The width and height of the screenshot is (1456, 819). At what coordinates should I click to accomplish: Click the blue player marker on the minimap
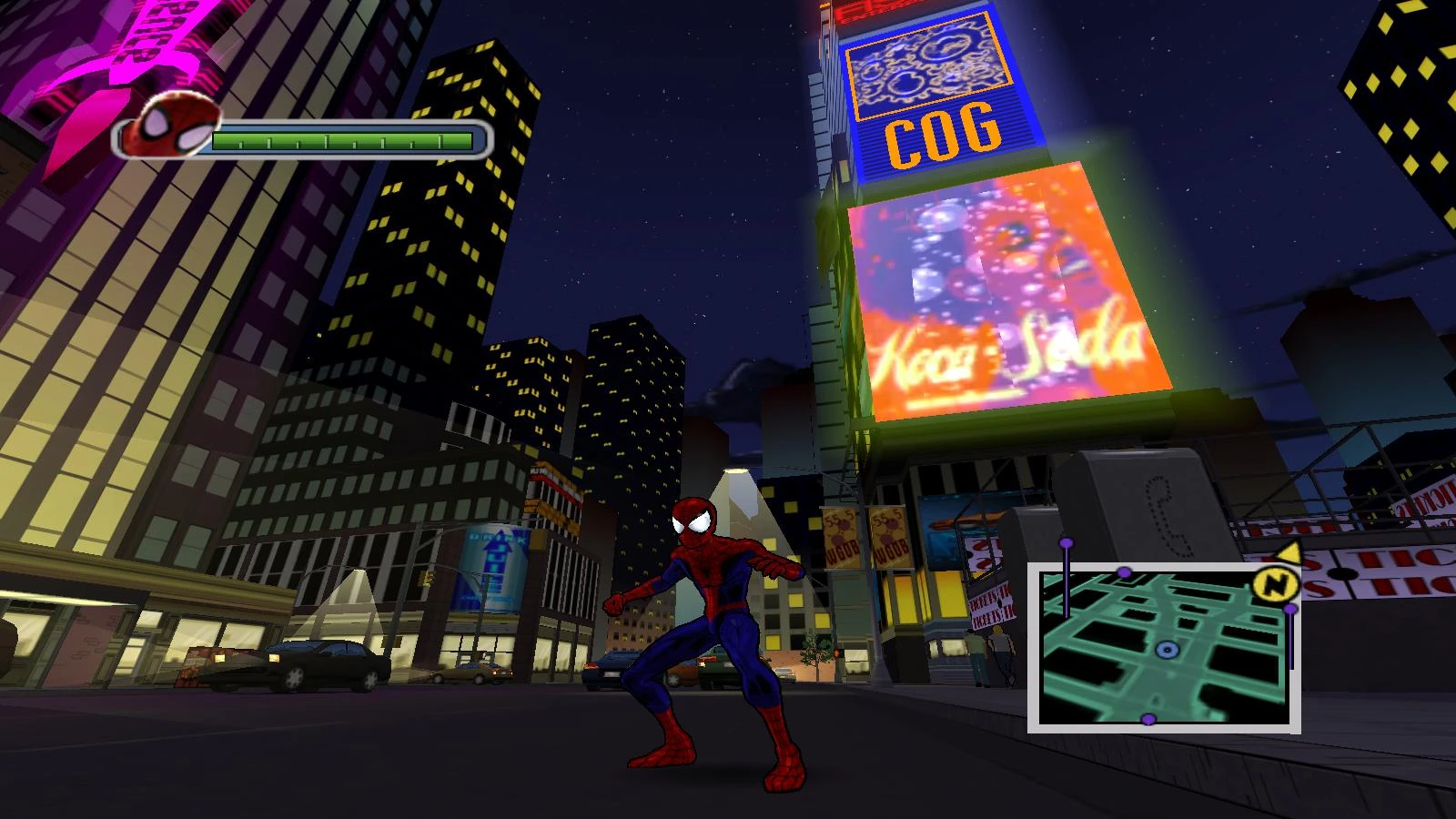(x=1167, y=650)
